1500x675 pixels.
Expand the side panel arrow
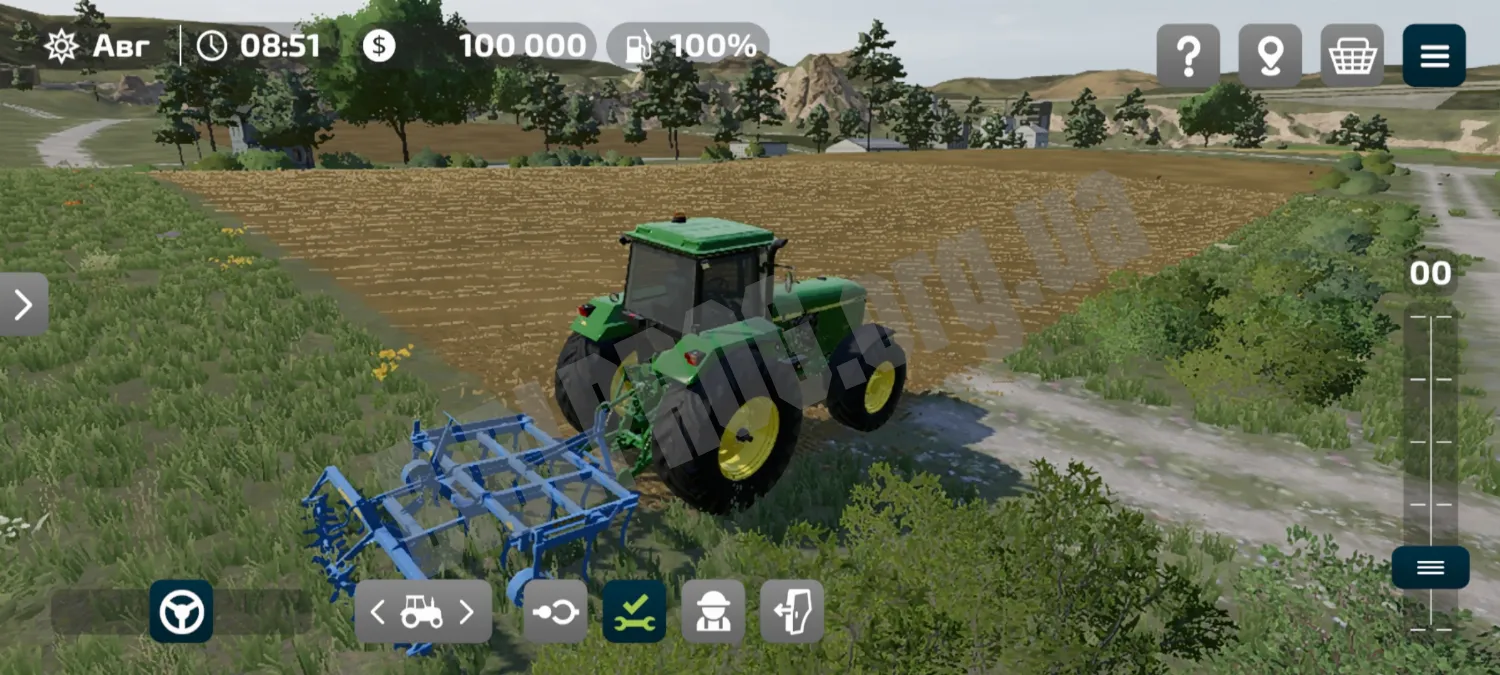pyautogui.click(x=23, y=304)
